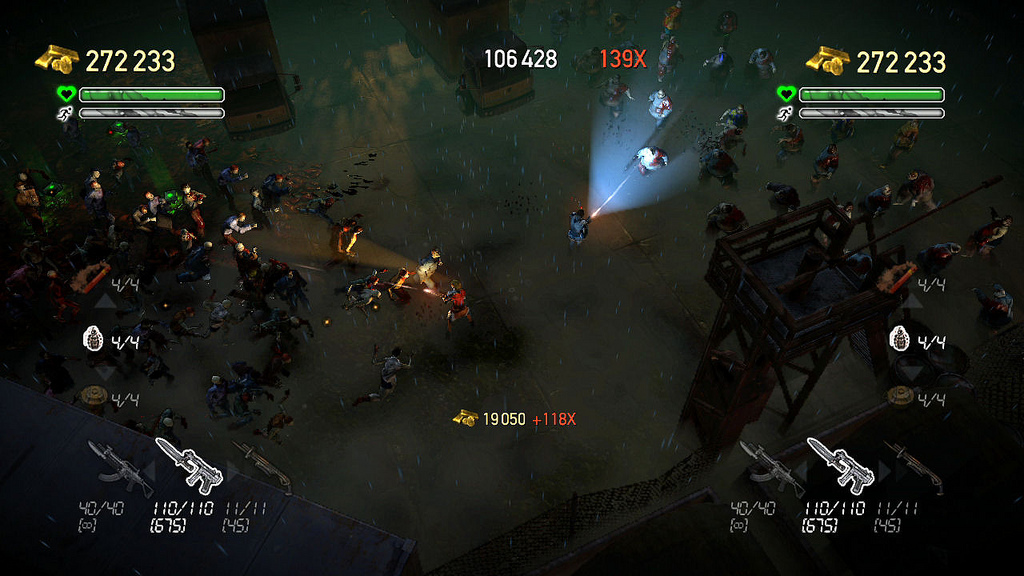Select player one's highlighted grenade
Screen dimensions: 1024x576
(94, 339)
